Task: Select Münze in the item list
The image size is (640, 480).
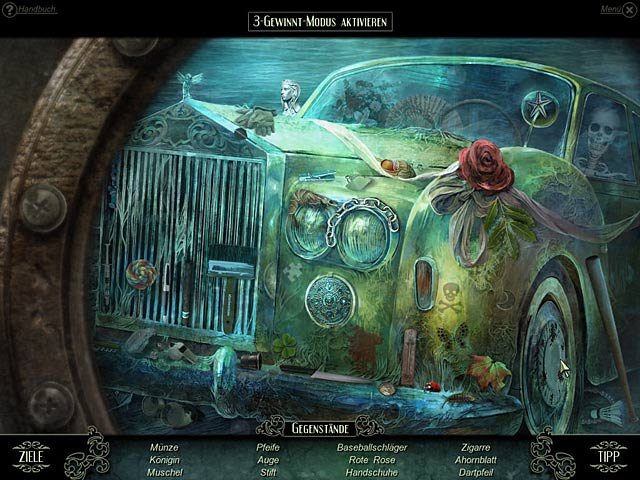Action: click(164, 447)
